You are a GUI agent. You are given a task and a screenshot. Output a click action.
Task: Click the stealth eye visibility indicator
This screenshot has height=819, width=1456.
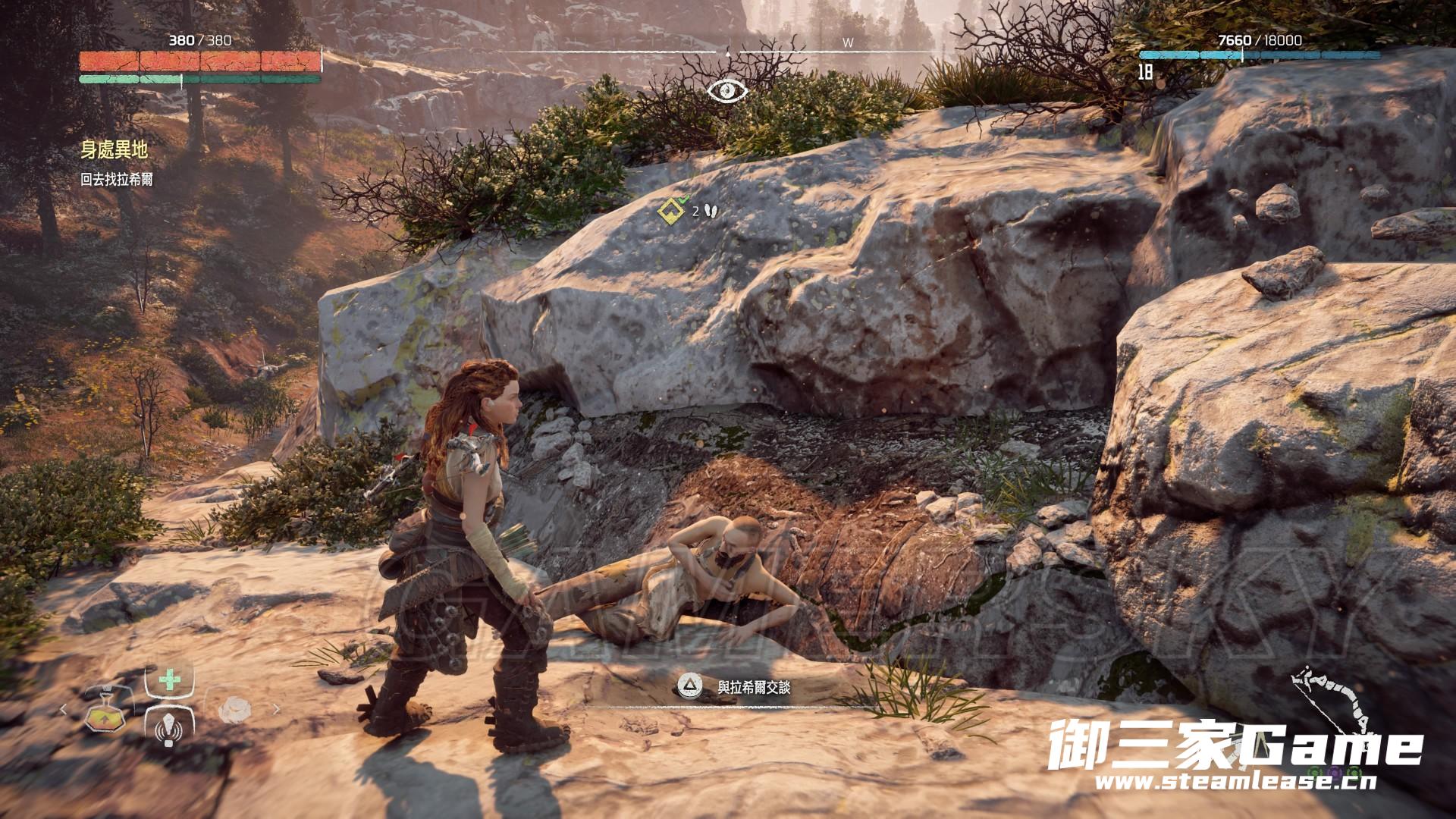click(727, 91)
